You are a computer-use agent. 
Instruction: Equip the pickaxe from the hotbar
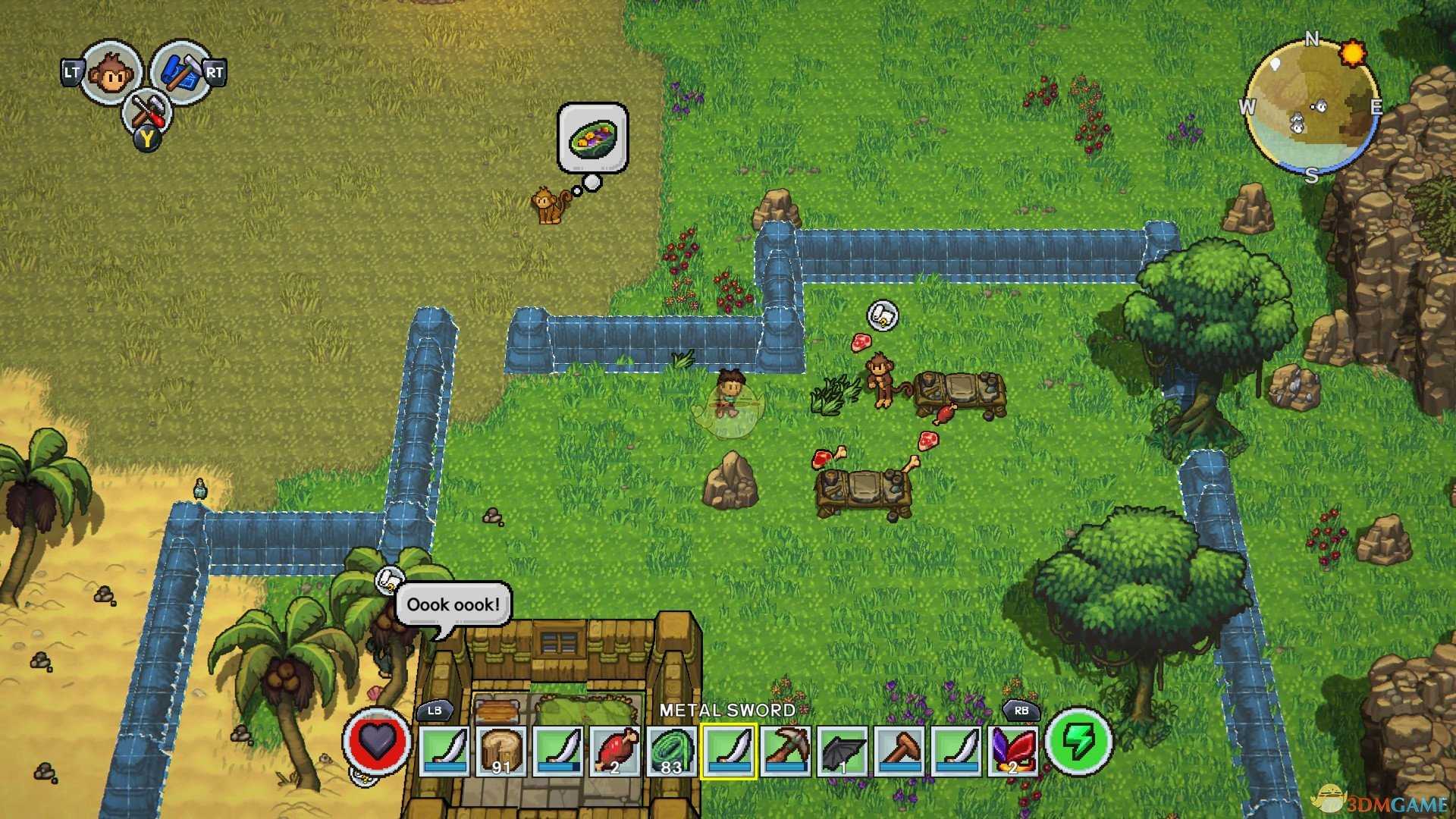pyautogui.click(x=786, y=751)
